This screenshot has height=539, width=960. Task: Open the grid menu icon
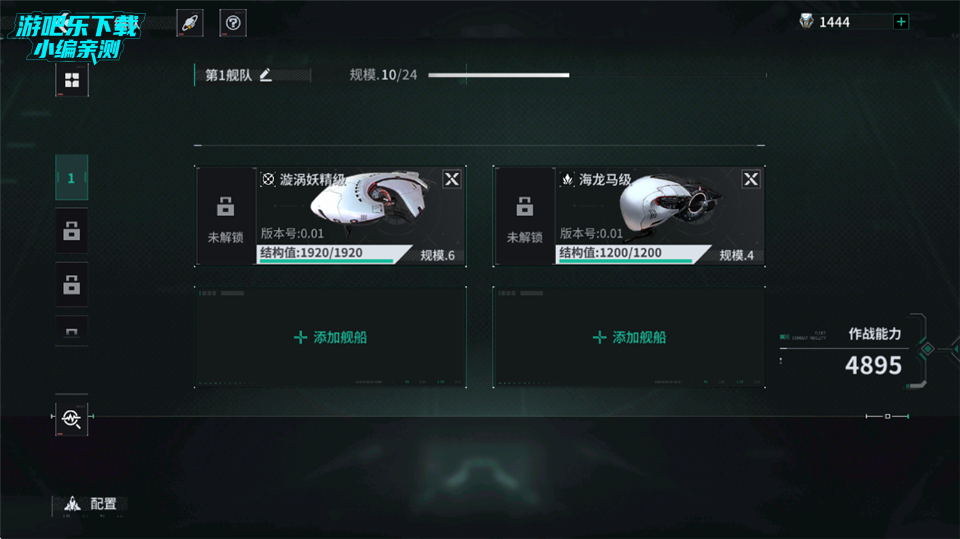71,80
